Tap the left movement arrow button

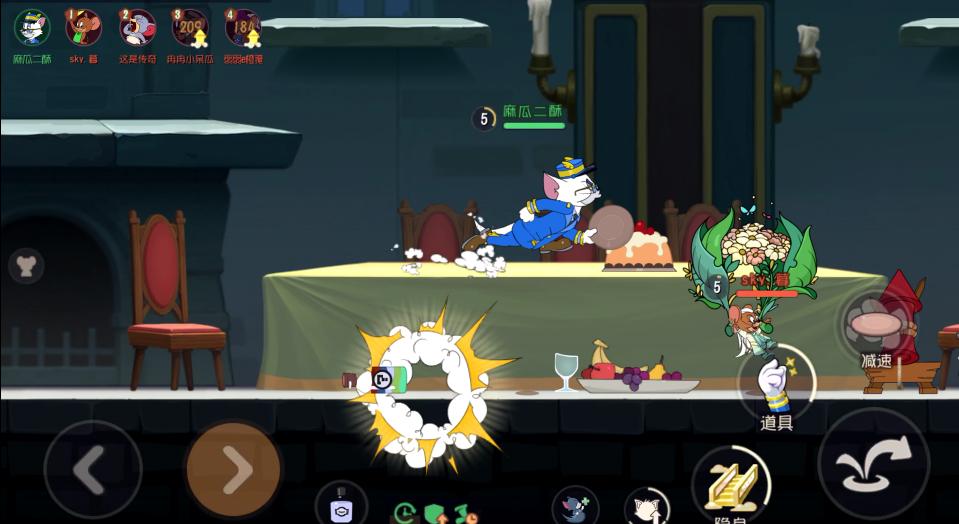(92, 469)
